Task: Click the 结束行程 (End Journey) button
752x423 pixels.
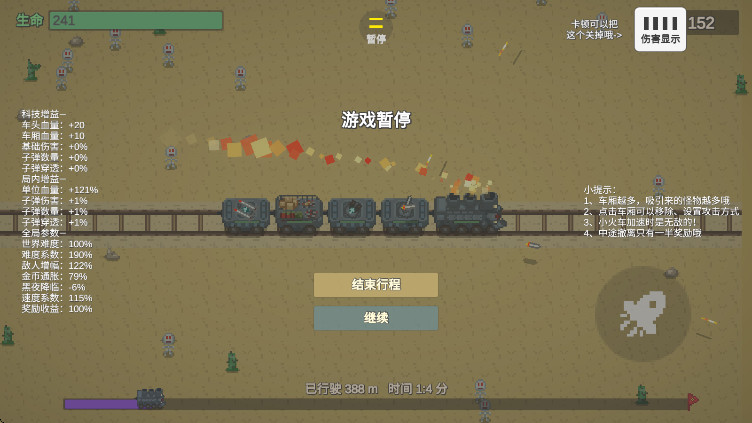Action: [375, 285]
